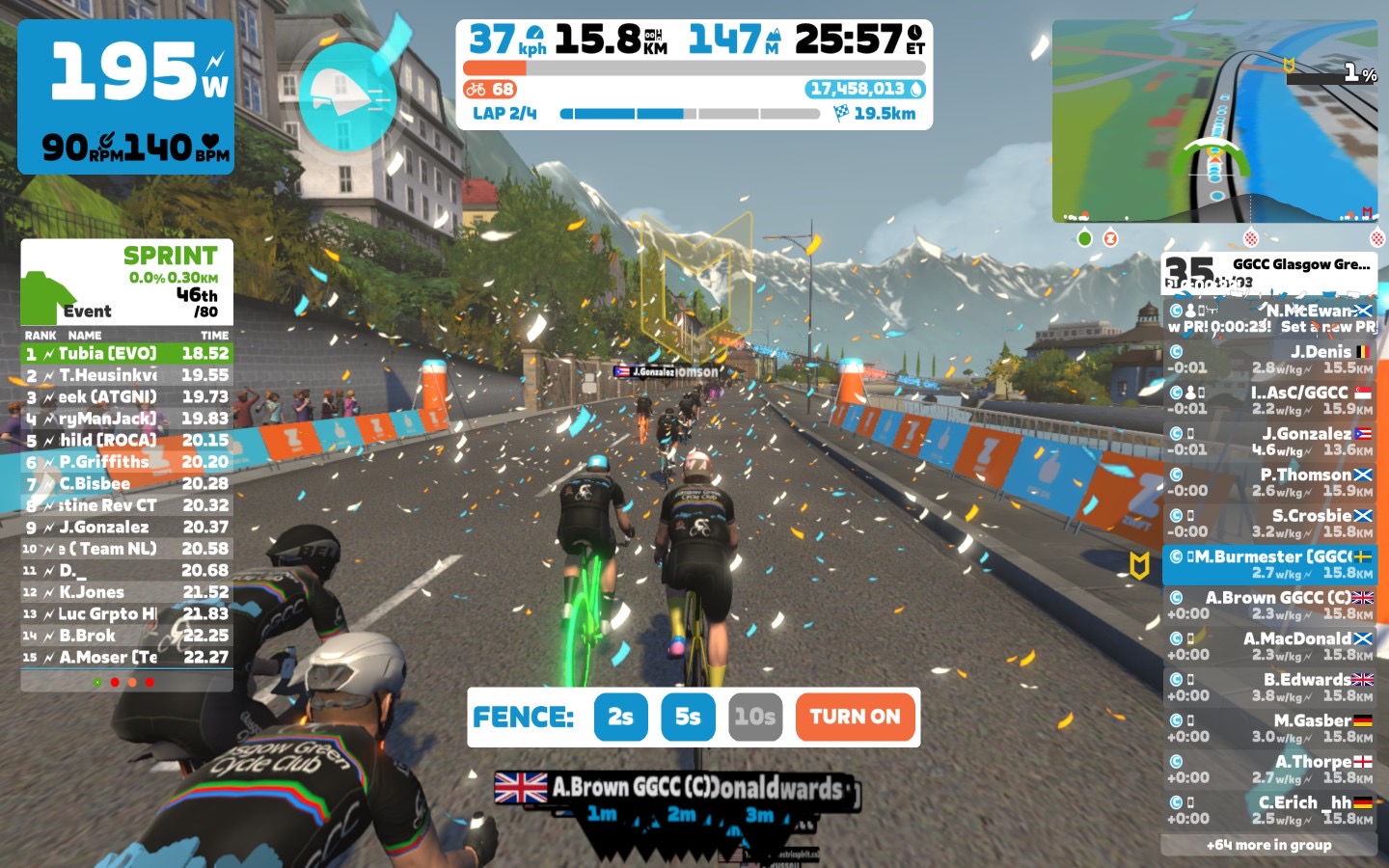
Task: Choose the 5s fence option
Action: [688, 717]
